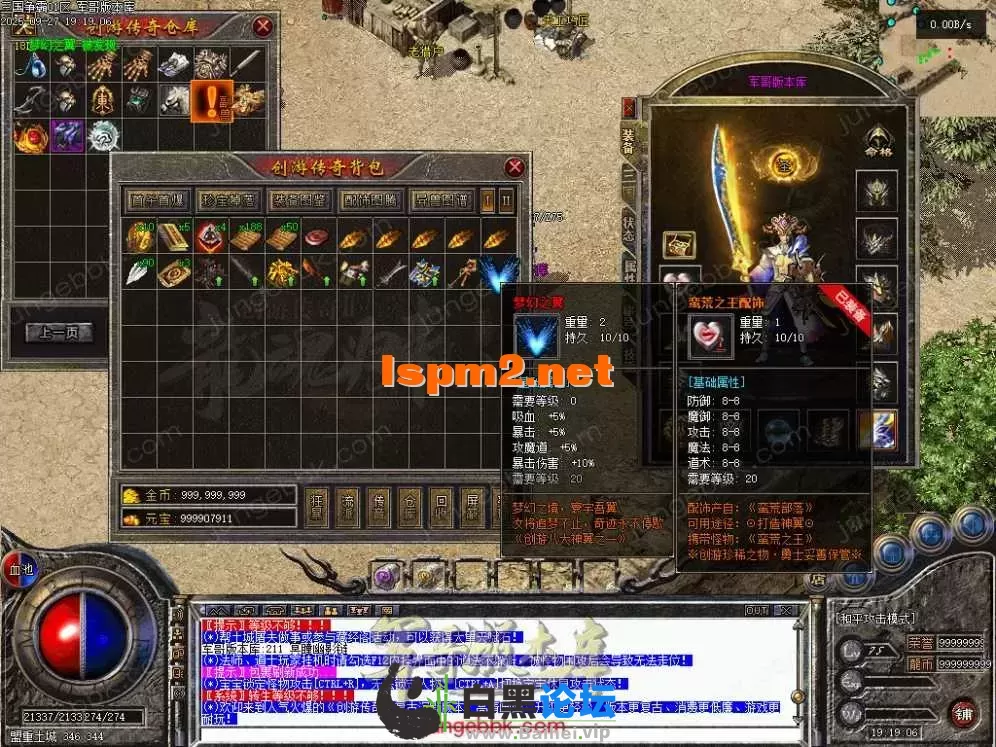Open the 装备图鉴 equipment codex

point(299,199)
